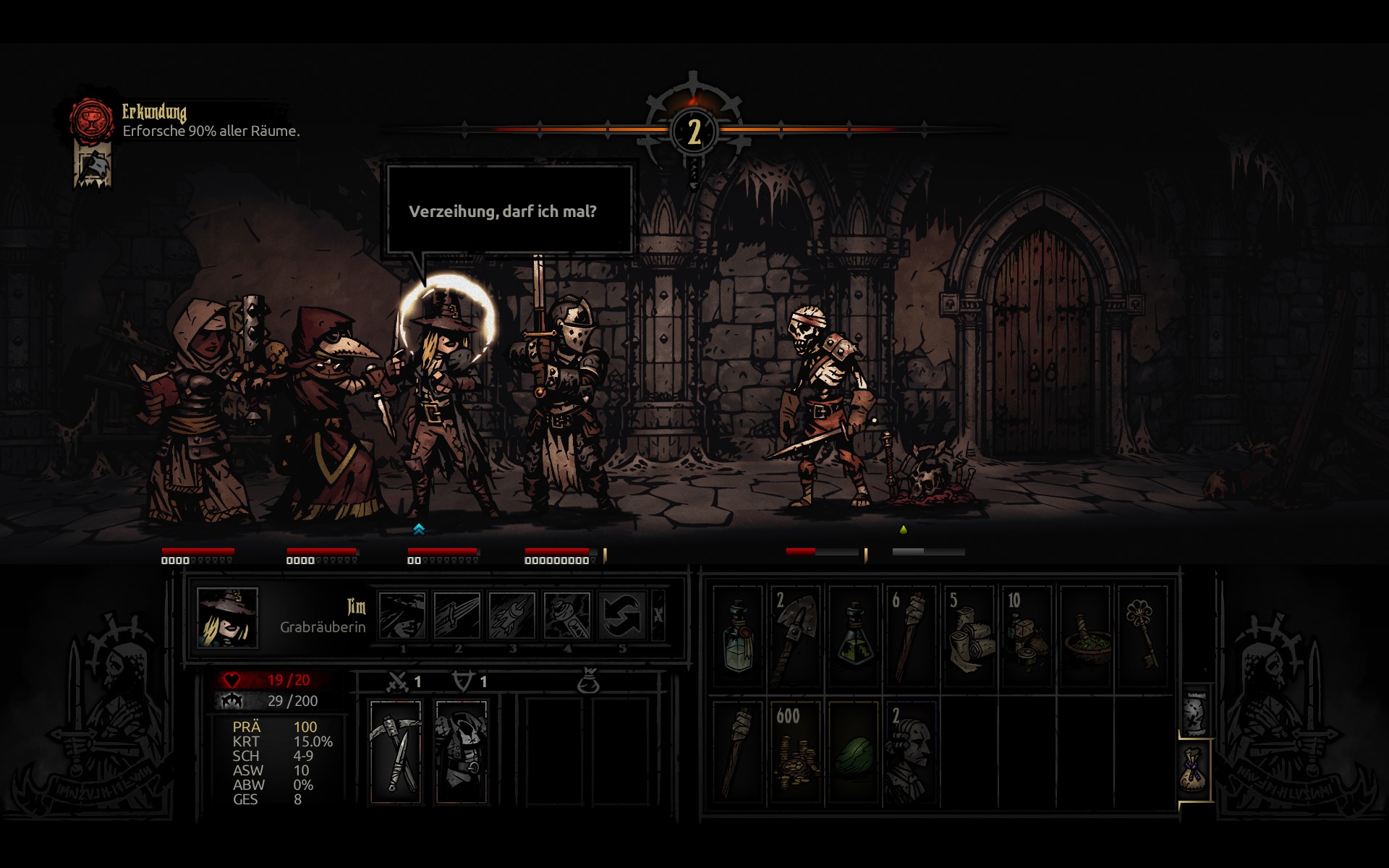Choose the swap position arrows skill
Screen dimensions: 1389x868
622,616
